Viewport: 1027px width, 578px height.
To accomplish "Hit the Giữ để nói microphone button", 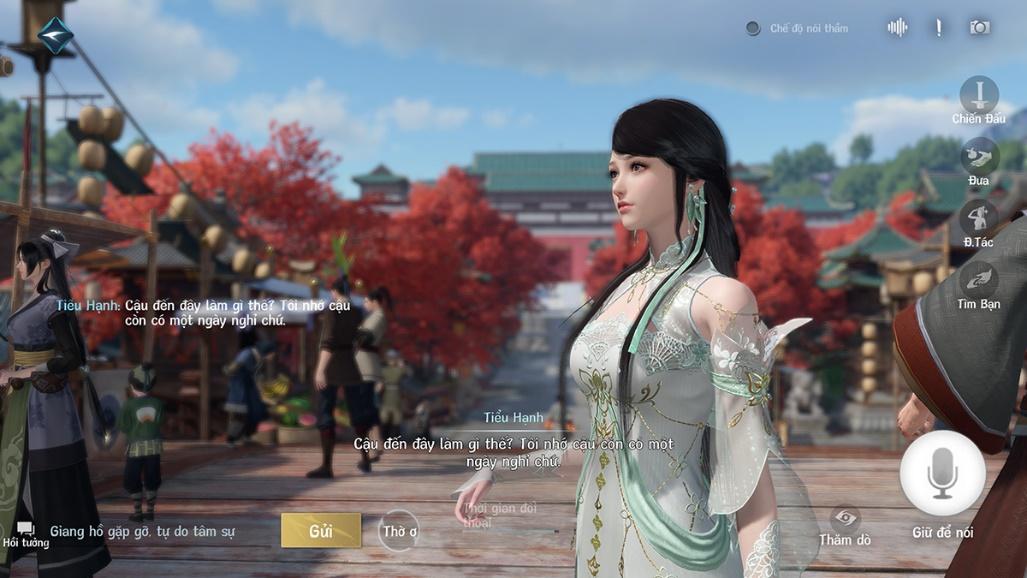I will [x=942, y=474].
